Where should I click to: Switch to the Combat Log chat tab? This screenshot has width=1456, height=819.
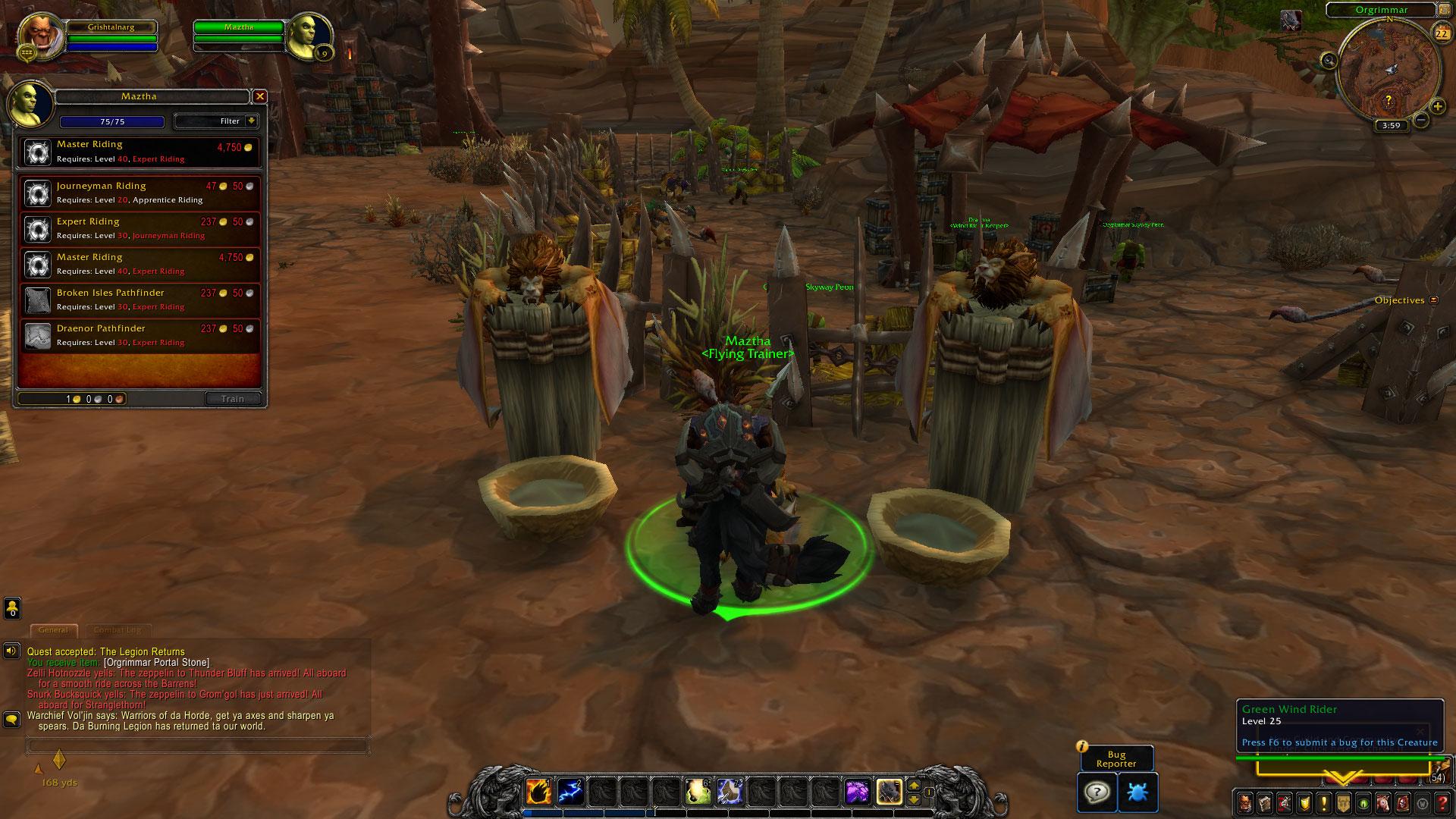(118, 630)
